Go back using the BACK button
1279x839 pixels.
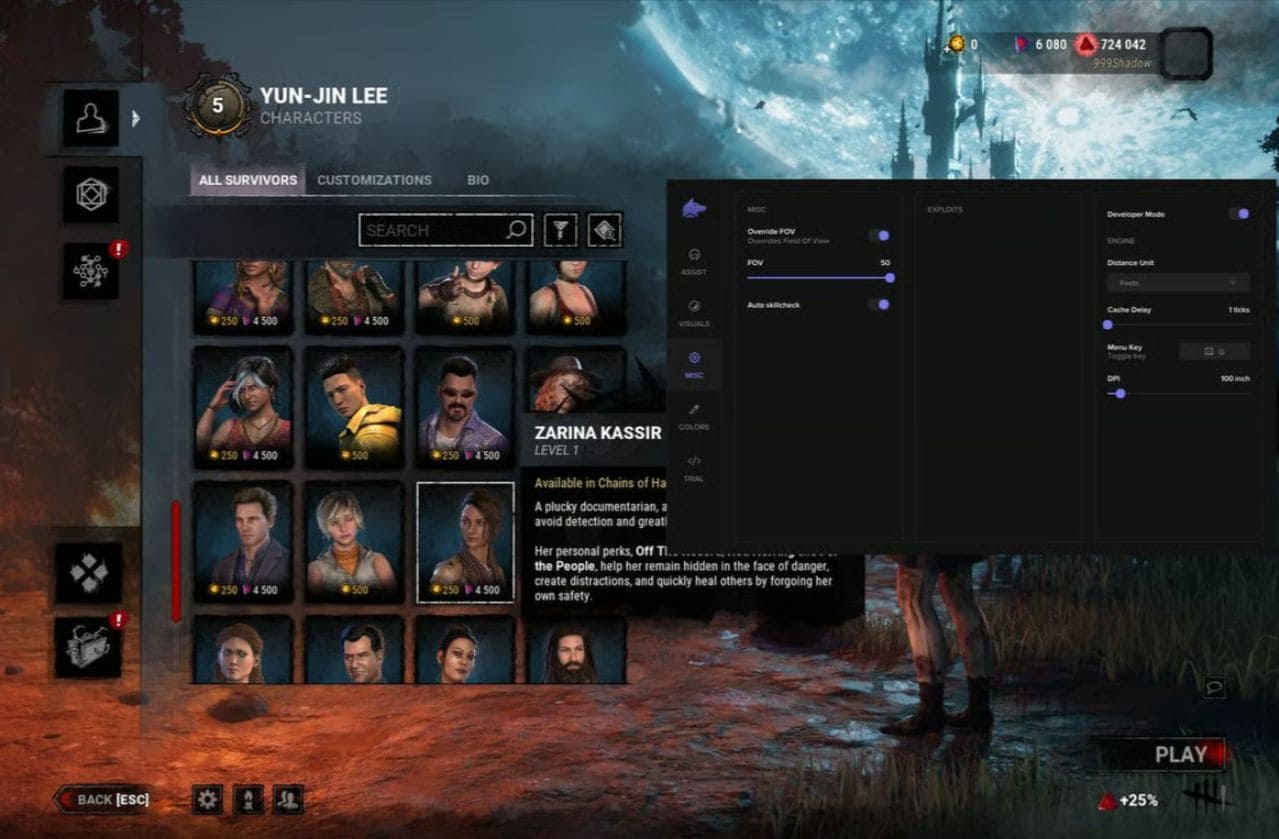click(102, 799)
